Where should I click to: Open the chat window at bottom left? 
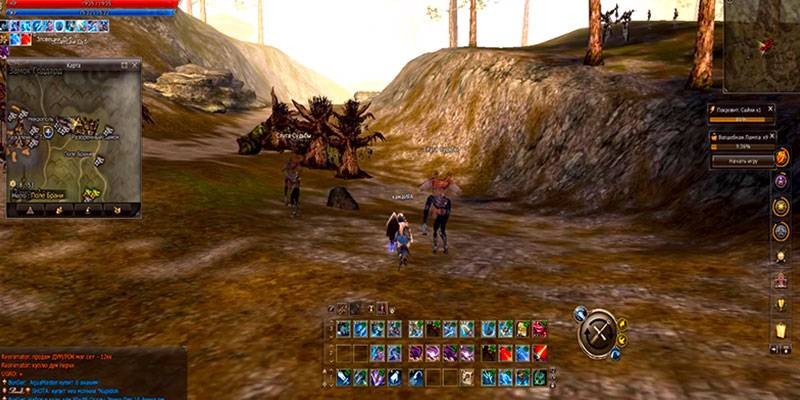[x=92, y=372]
